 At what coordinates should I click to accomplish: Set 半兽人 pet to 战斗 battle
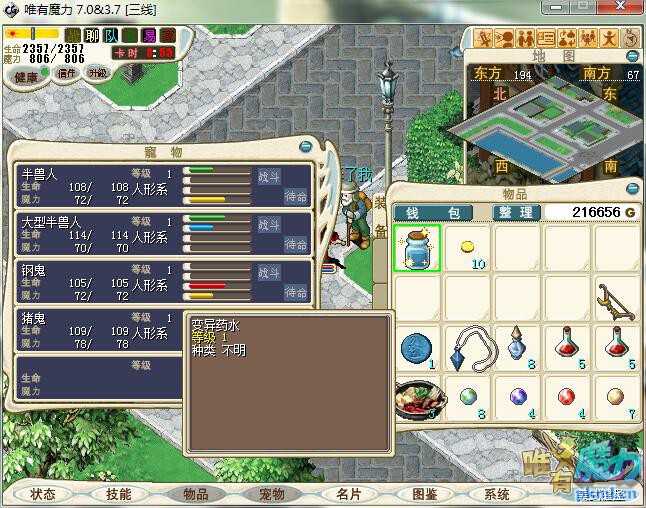(270, 176)
